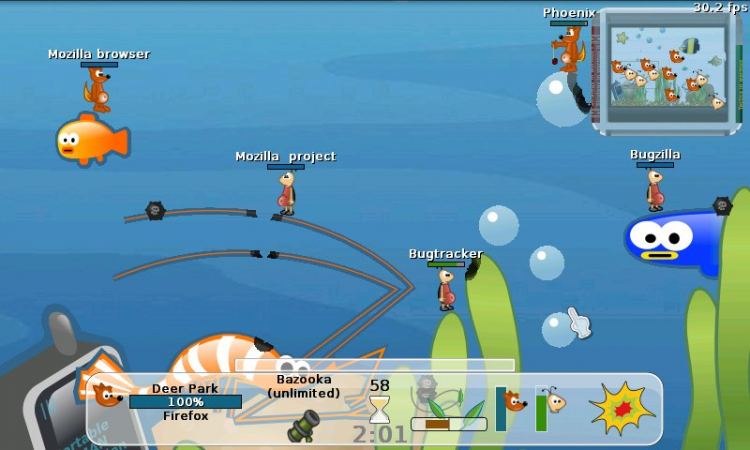The image size is (750, 450).
Task: Click the aquarium minimap preview
Action: tap(667, 70)
